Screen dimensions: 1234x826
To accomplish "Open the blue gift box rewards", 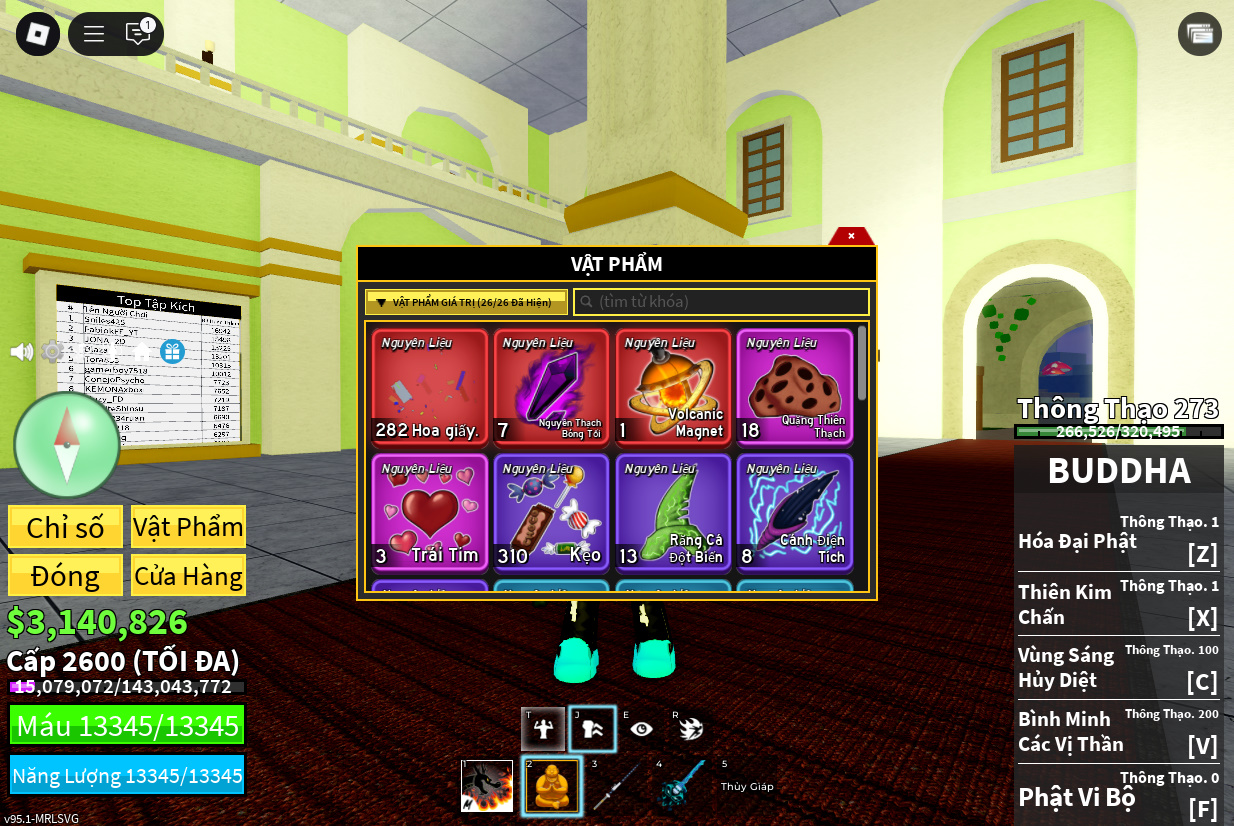I will point(172,352).
